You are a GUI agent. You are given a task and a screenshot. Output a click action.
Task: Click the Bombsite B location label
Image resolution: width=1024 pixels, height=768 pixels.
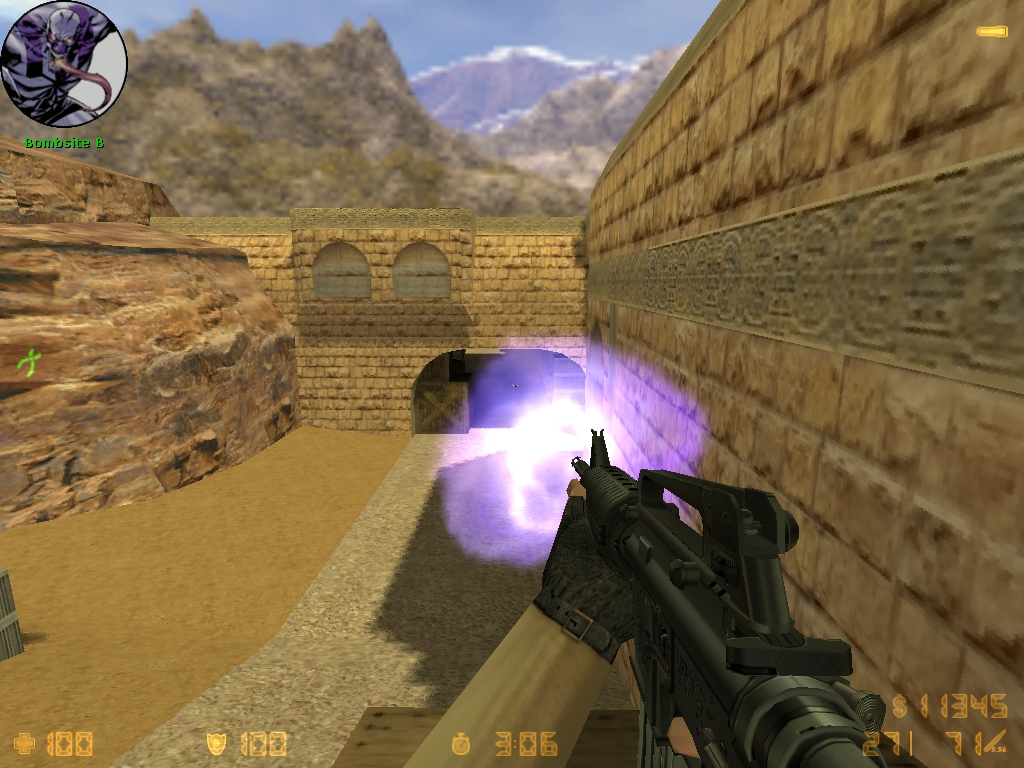point(64,143)
